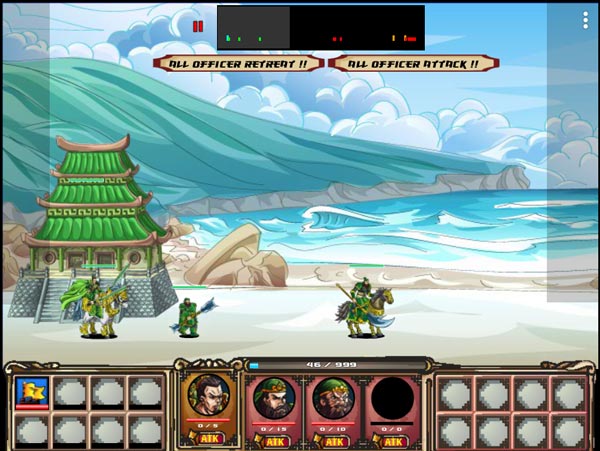Pause the battle with the red pause icon

tap(198, 27)
